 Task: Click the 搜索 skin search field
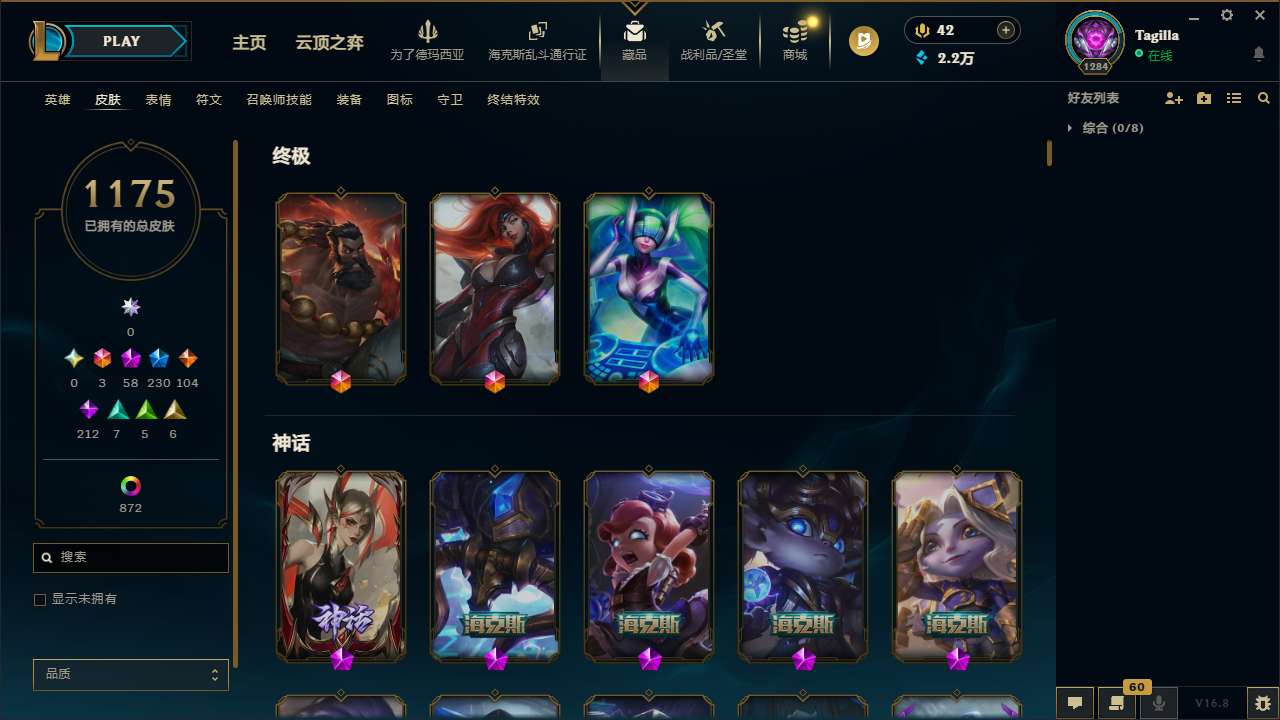pos(130,557)
